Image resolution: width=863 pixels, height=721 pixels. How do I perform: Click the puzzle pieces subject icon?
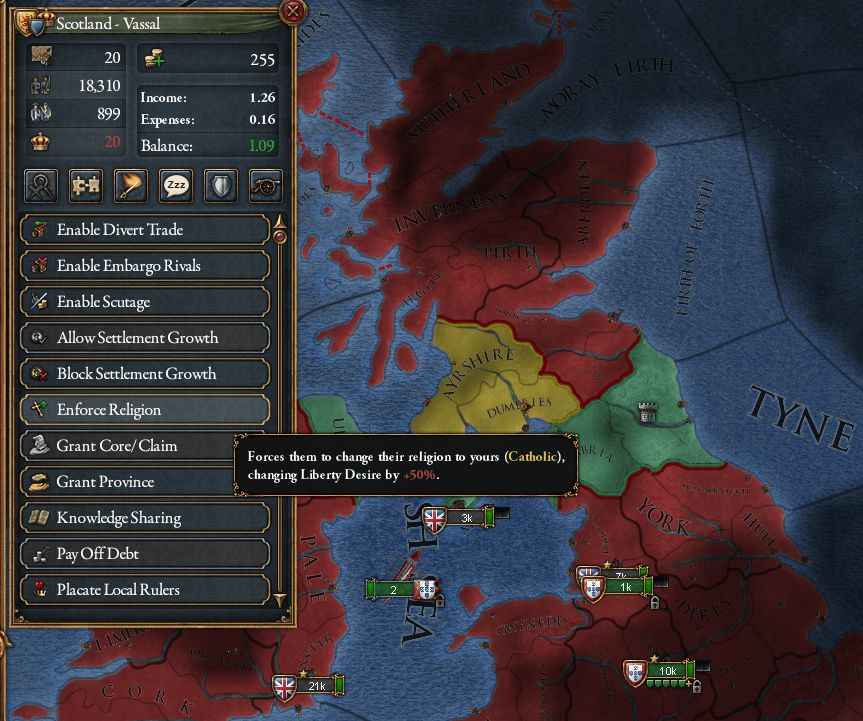(86, 185)
